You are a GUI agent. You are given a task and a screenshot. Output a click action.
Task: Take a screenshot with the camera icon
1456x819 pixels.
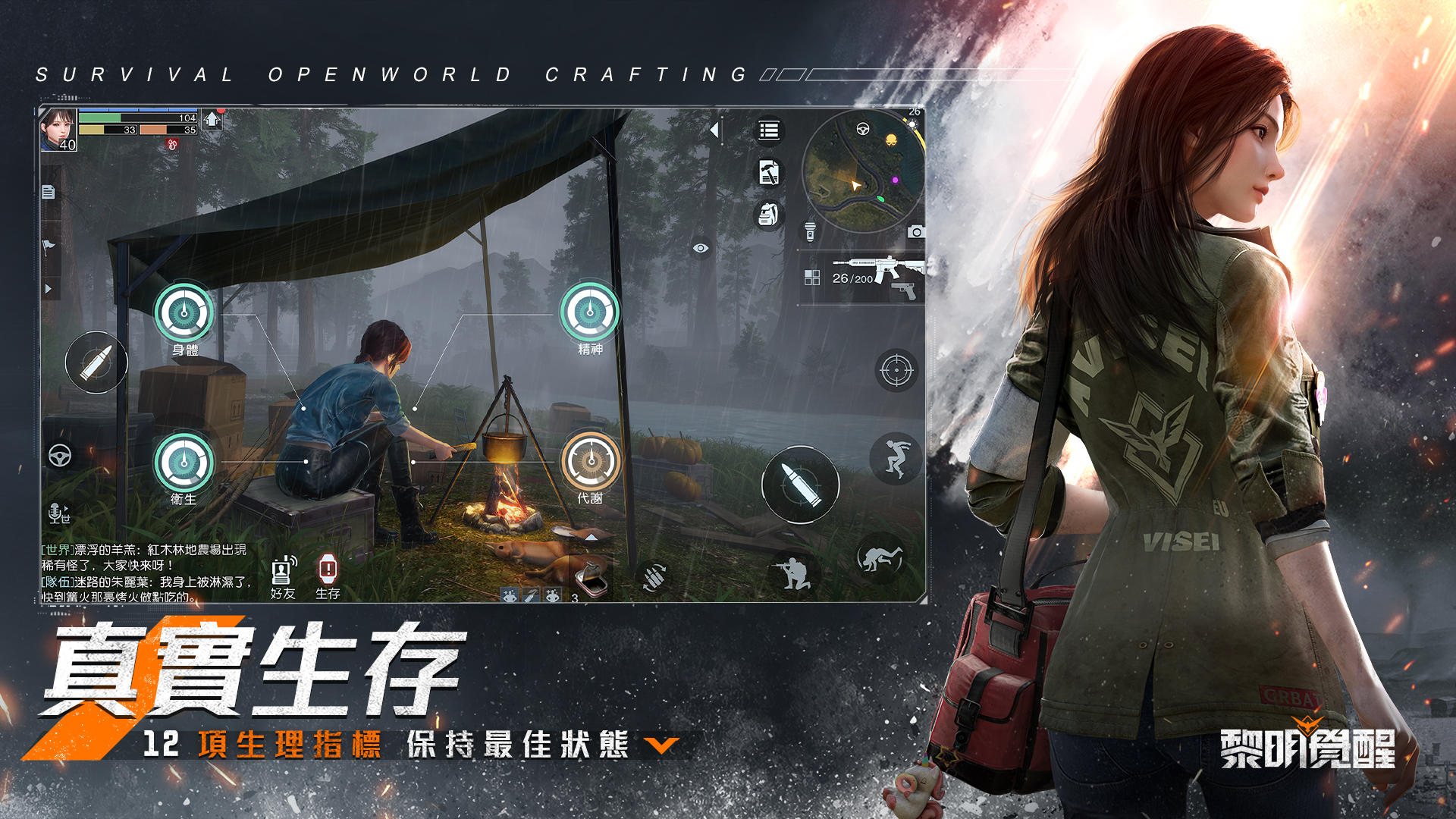click(916, 231)
